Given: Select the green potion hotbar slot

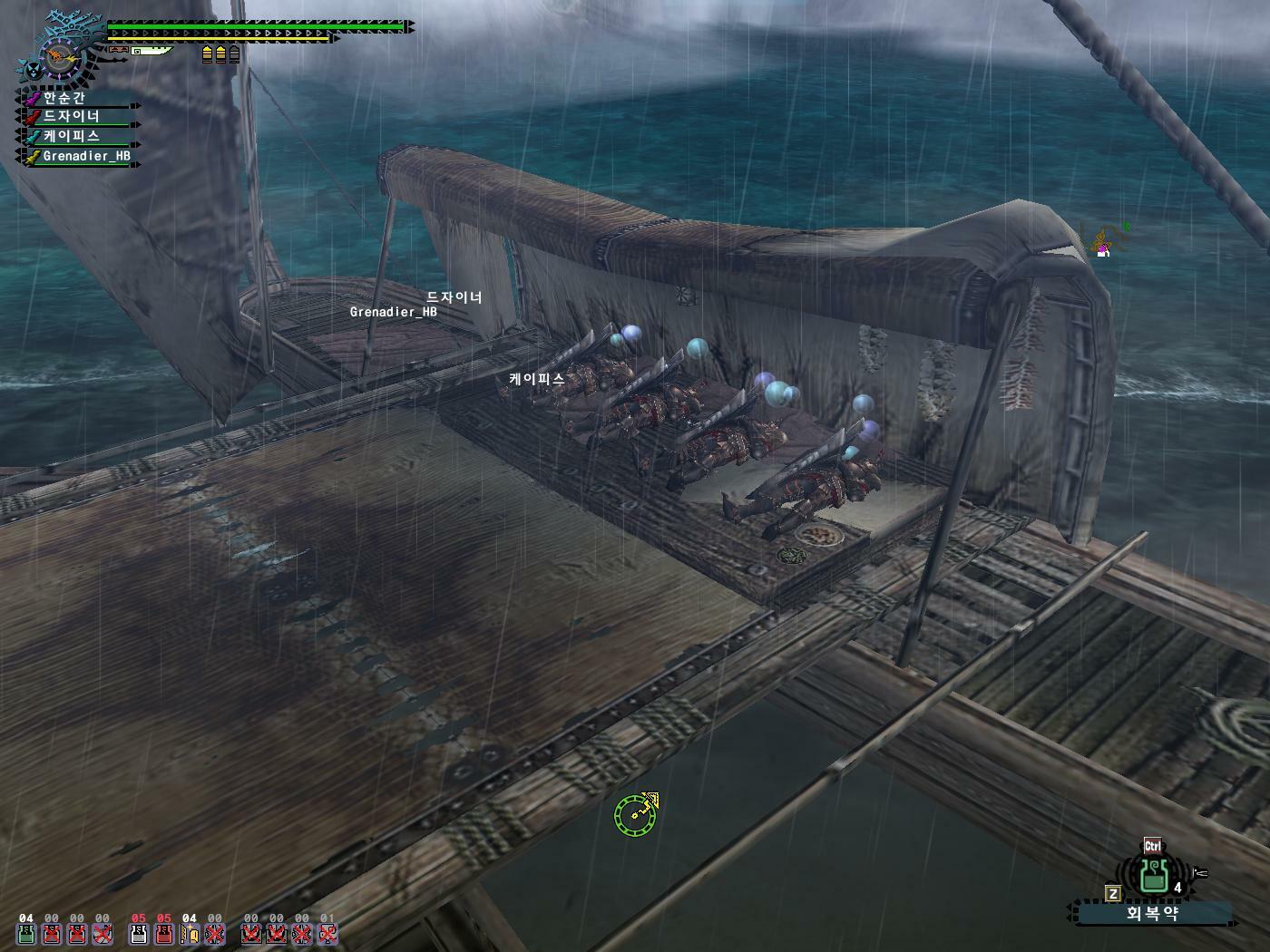Looking at the screenshot, I should click(x=25, y=934).
